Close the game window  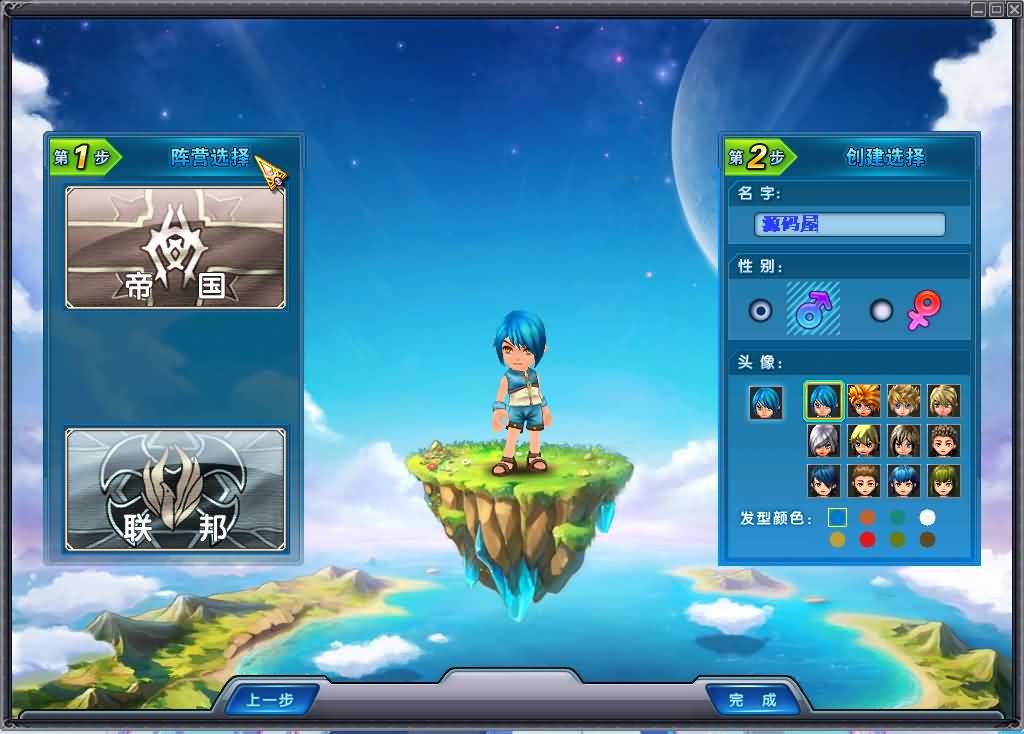tap(1012, 9)
